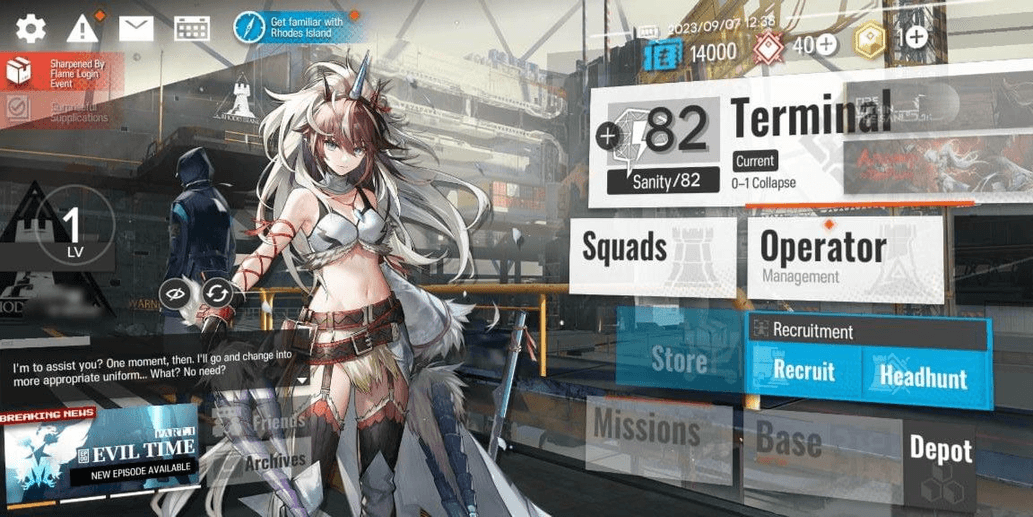Select the Headhunt button
Image resolution: width=1033 pixels, height=517 pixels.
coord(922,376)
